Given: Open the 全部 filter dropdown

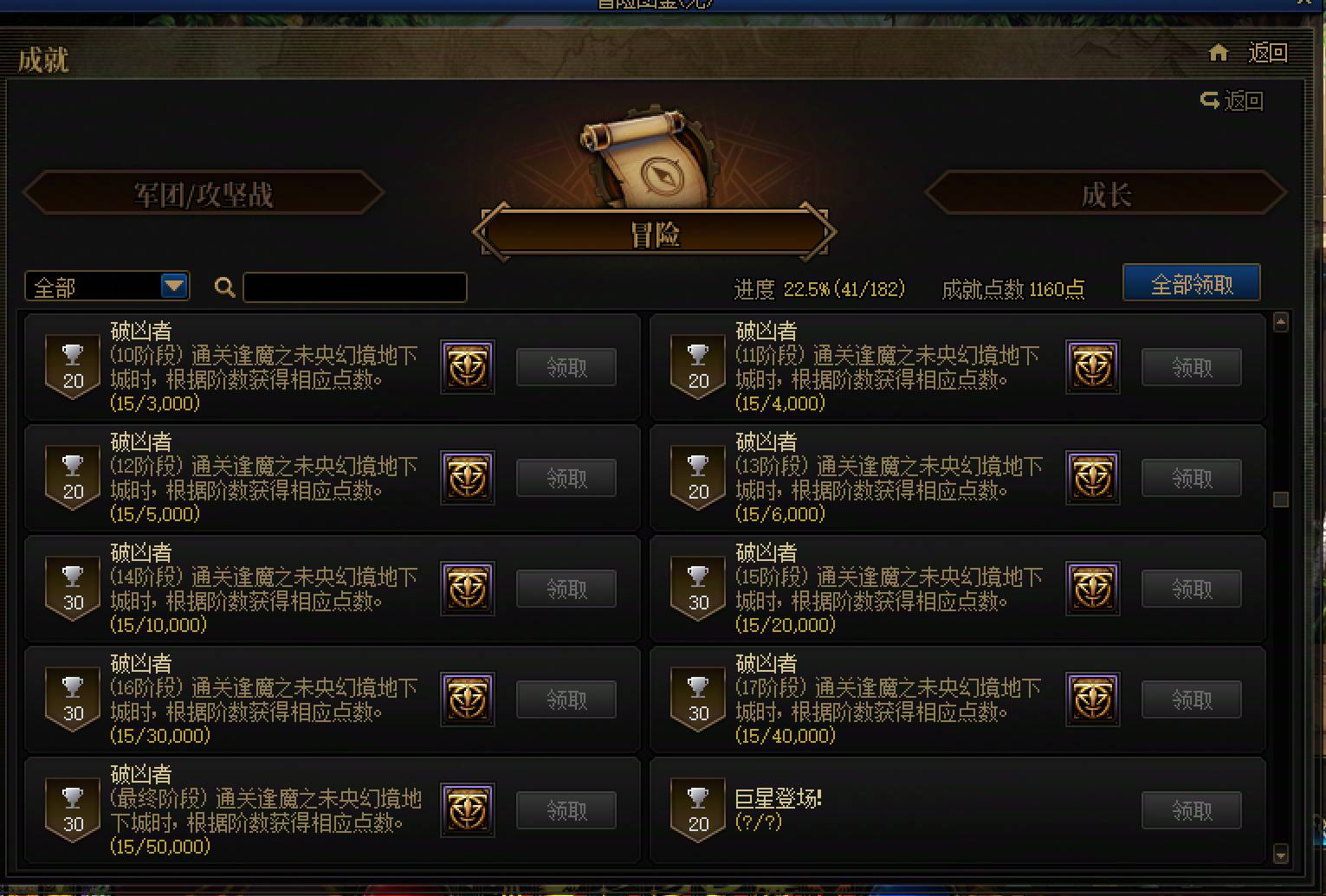Looking at the screenshot, I should (x=104, y=287).
